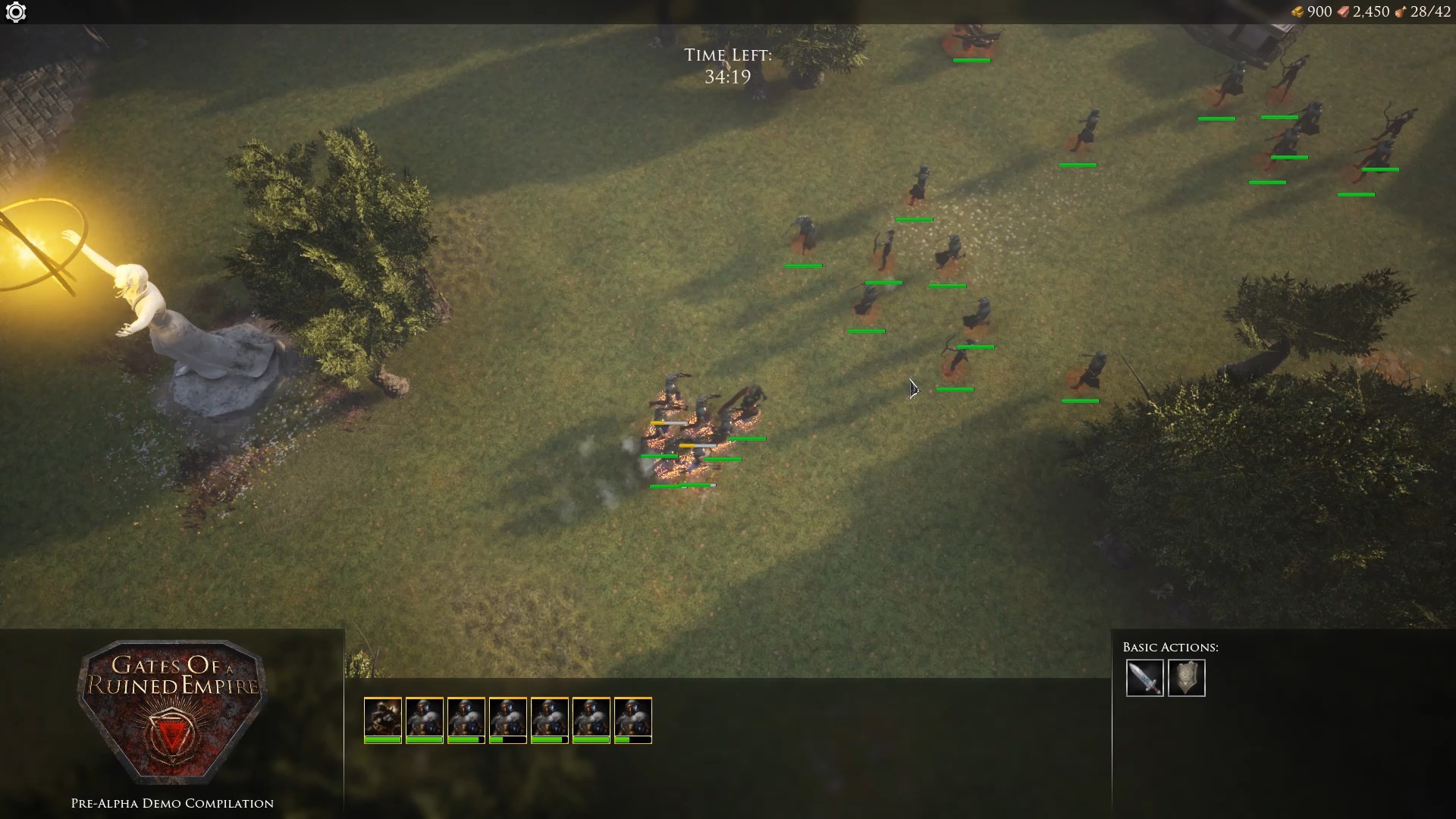1456x819 pixels.
Task: Click the 34:19 timer display
Action: (726, 77)
